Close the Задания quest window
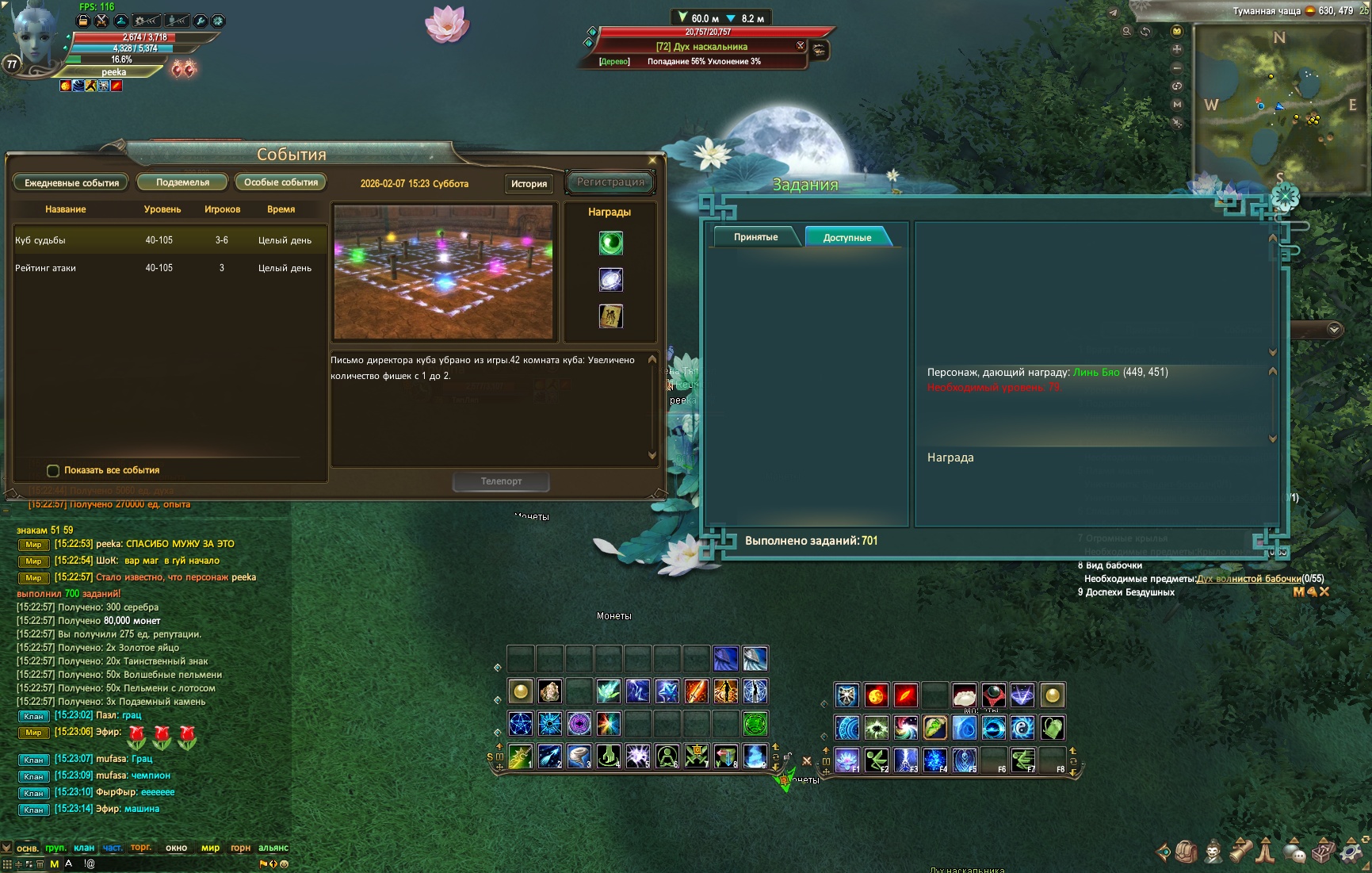Viewport: 1372px width, 873px height. coord(1284,197)
